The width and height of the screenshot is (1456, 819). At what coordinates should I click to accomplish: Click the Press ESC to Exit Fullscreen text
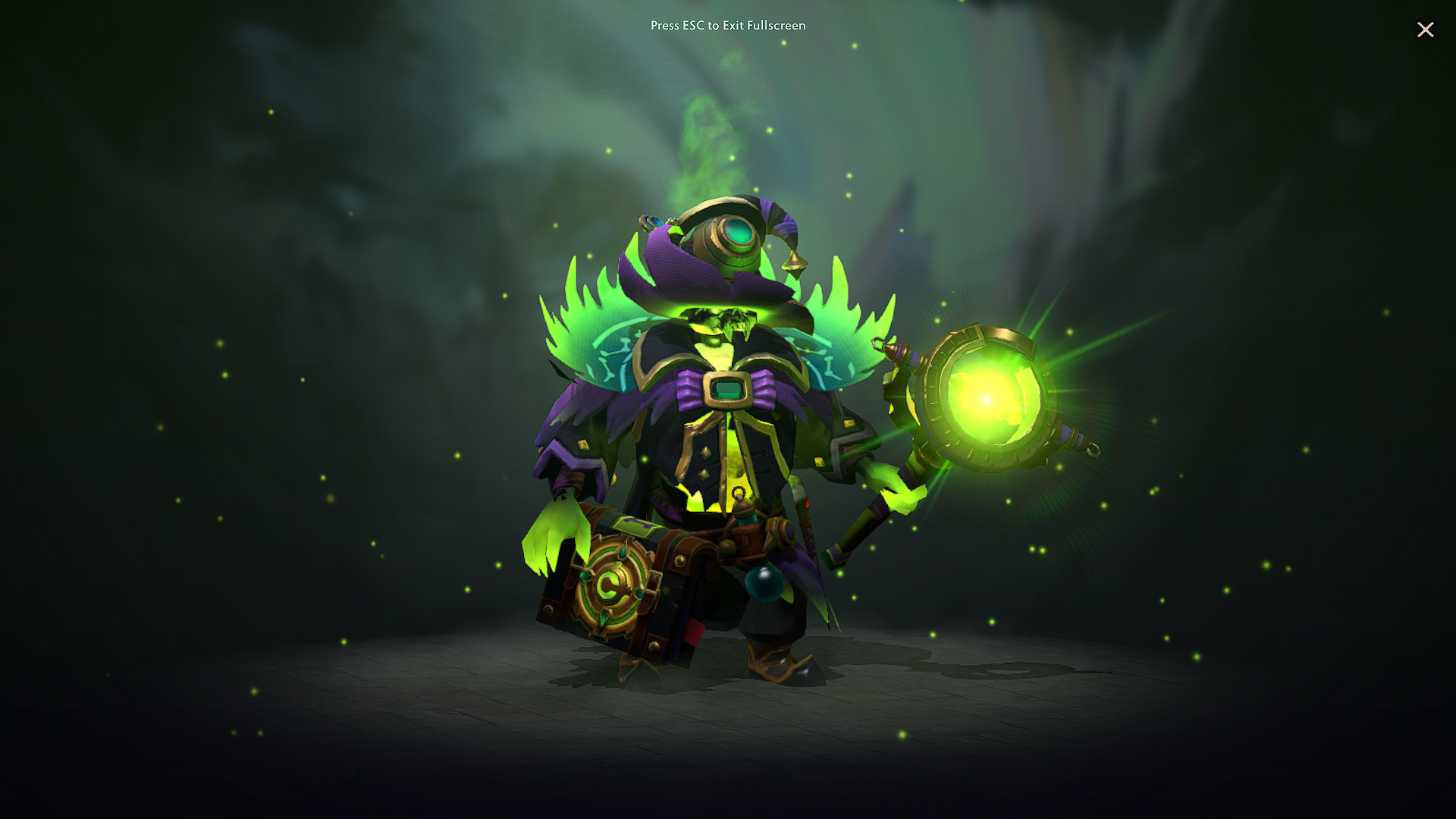[728, 26]
